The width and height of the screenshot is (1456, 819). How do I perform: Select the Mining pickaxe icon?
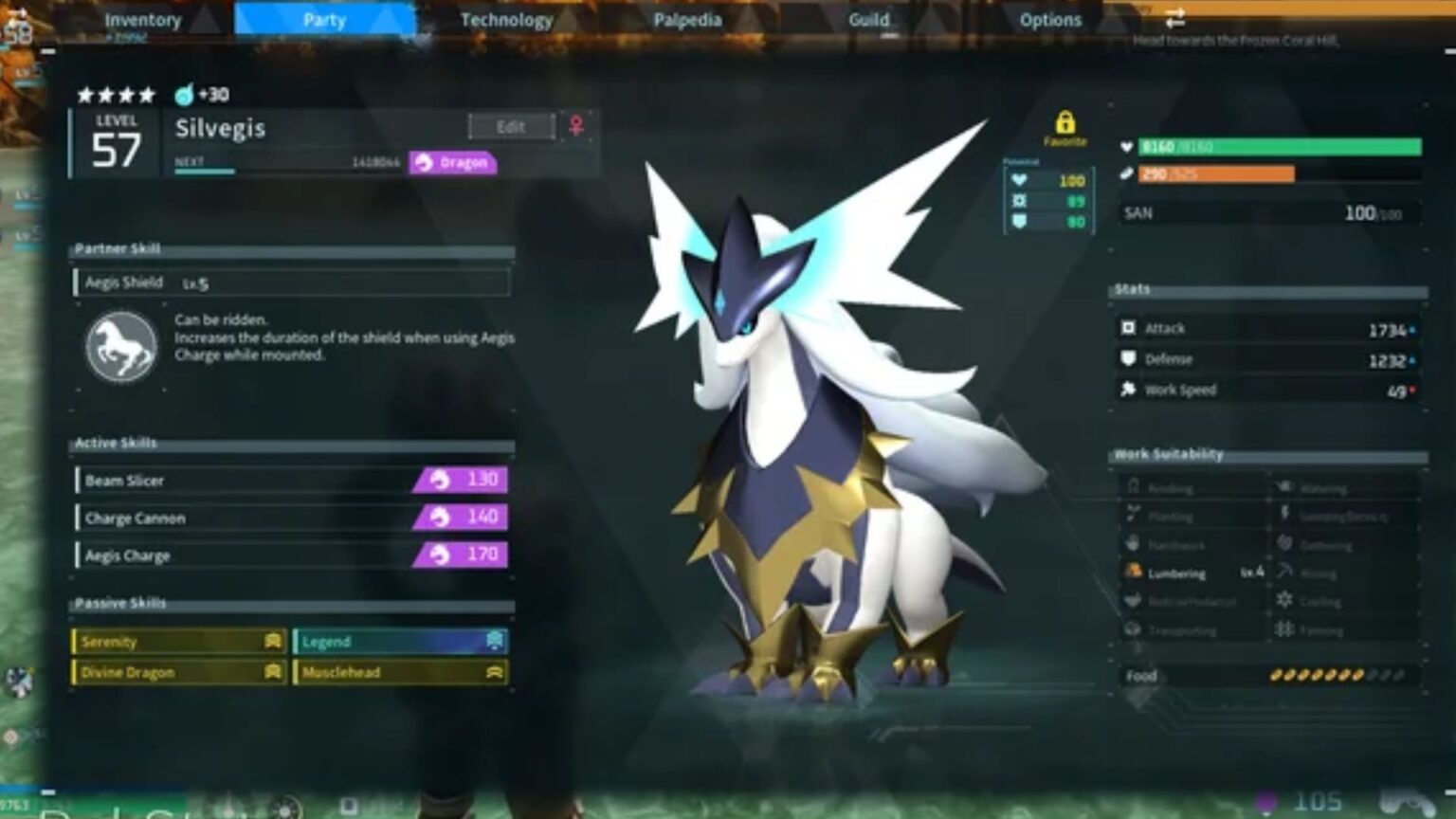tap(1286, 573)
